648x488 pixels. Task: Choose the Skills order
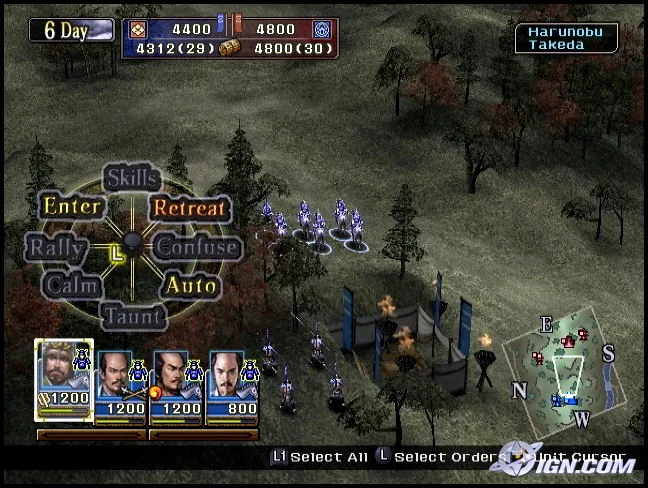tap(132, 179)
